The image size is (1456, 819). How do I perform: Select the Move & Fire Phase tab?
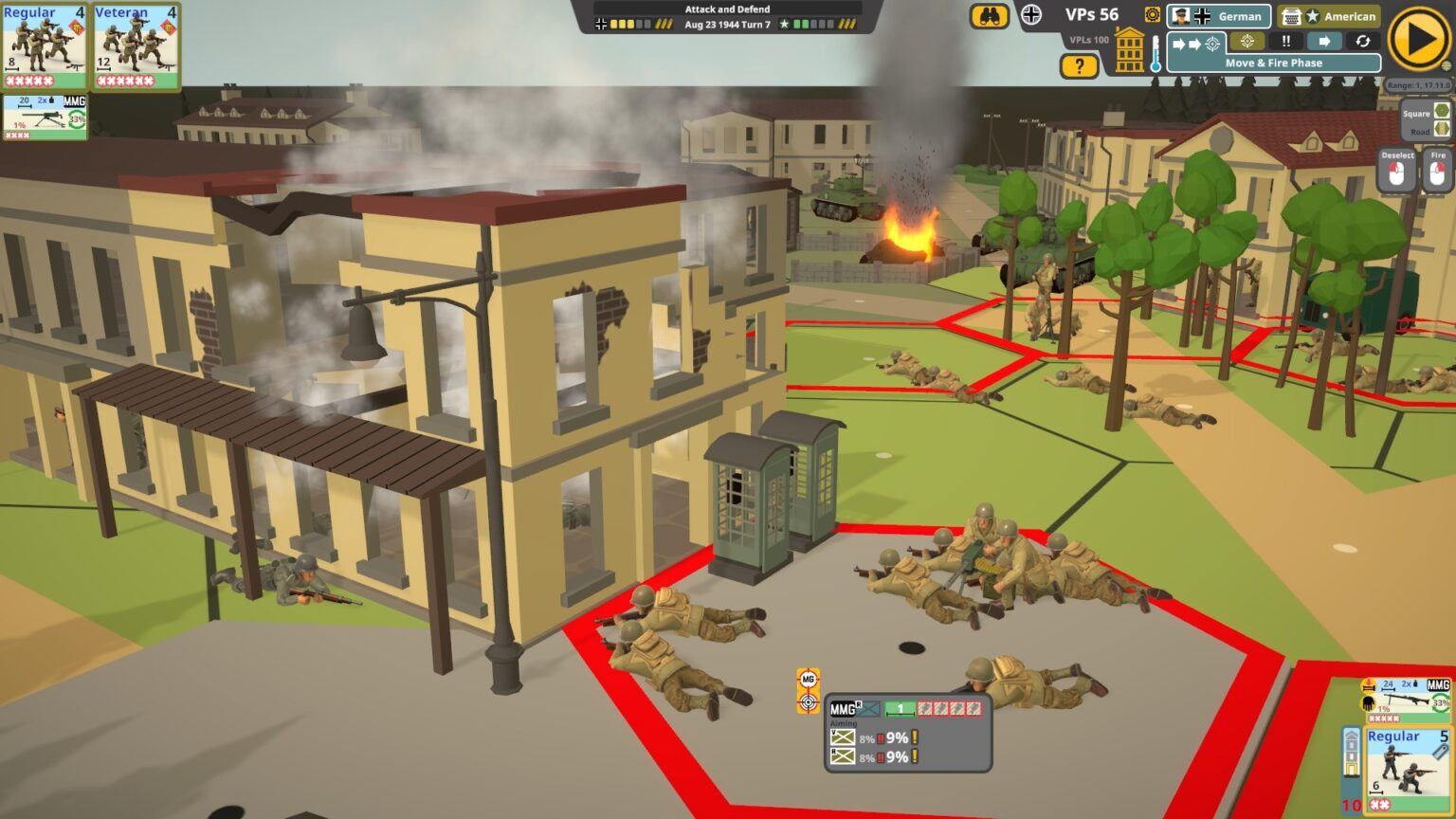1275,63
